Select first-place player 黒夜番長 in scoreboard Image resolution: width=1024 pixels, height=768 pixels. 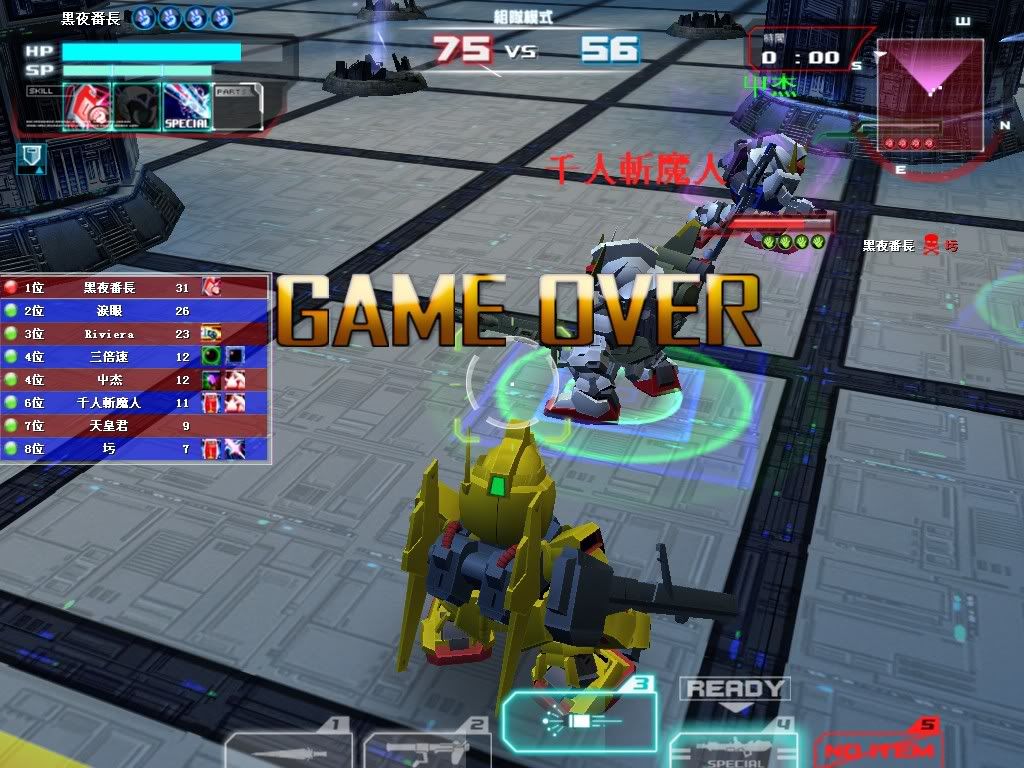(x=135, y=287)
